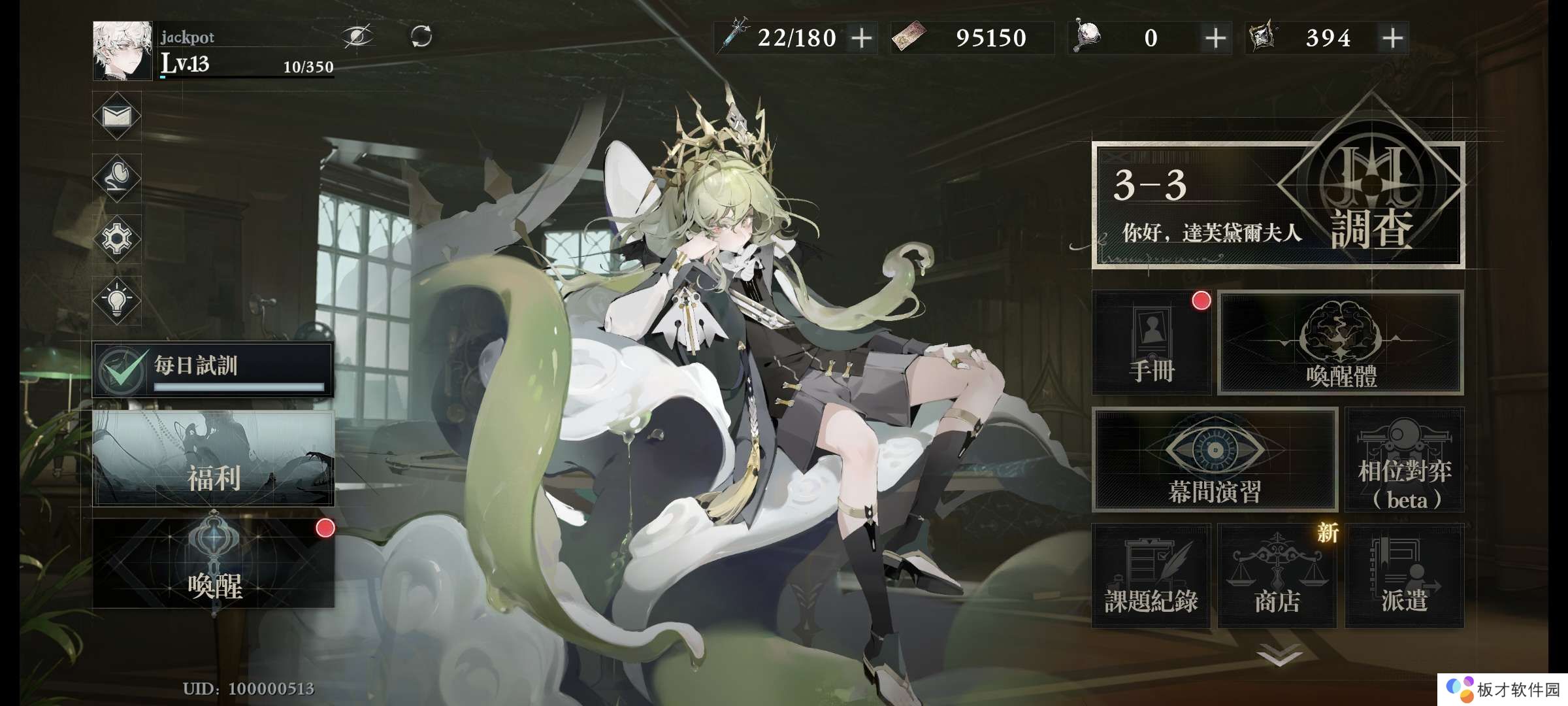The height and width of the screenshot is (706, 1568).
Task: Open the 手冊 handbook
Action: 1151,343
